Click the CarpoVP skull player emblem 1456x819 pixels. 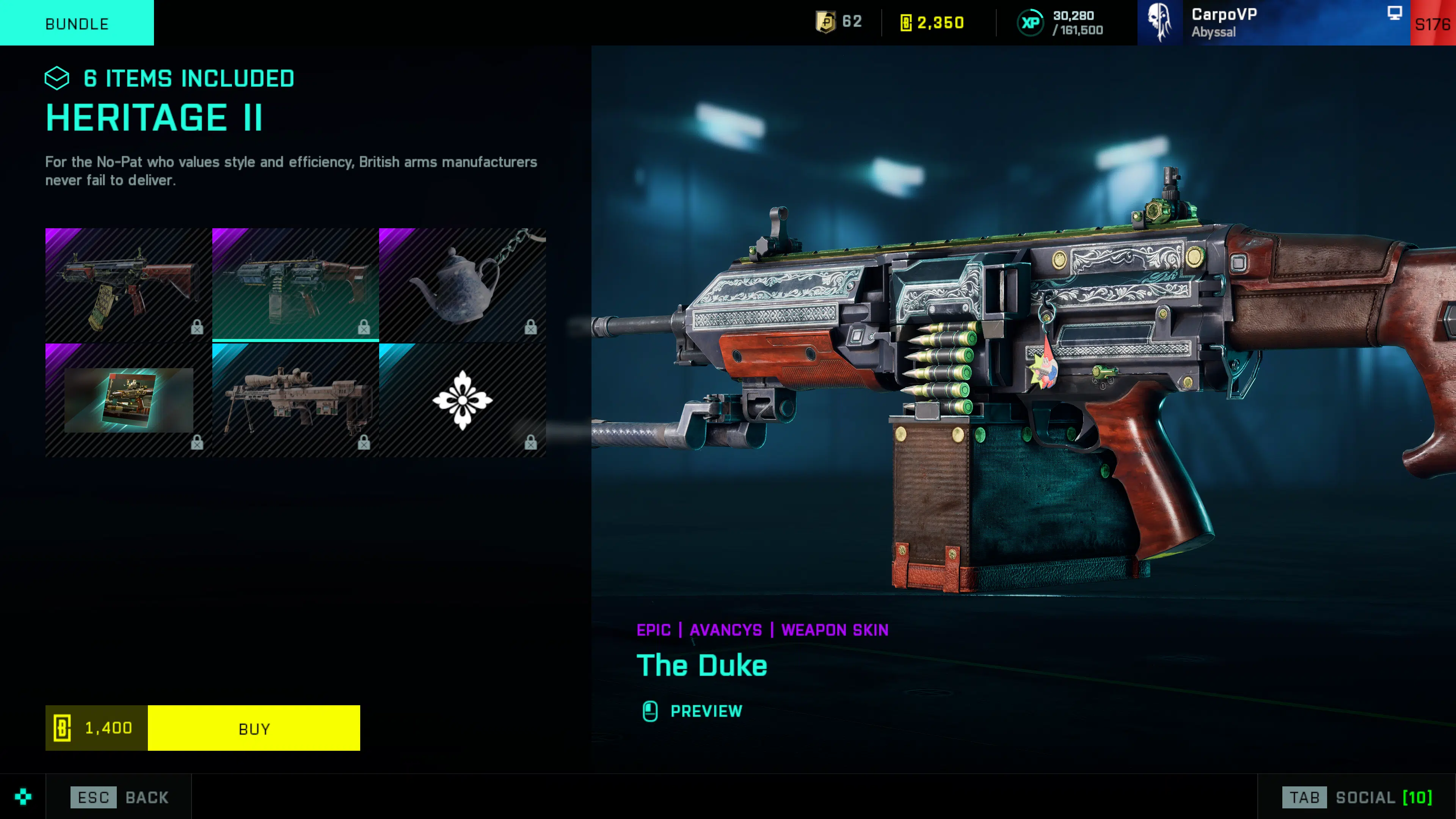coord(1160,23)
